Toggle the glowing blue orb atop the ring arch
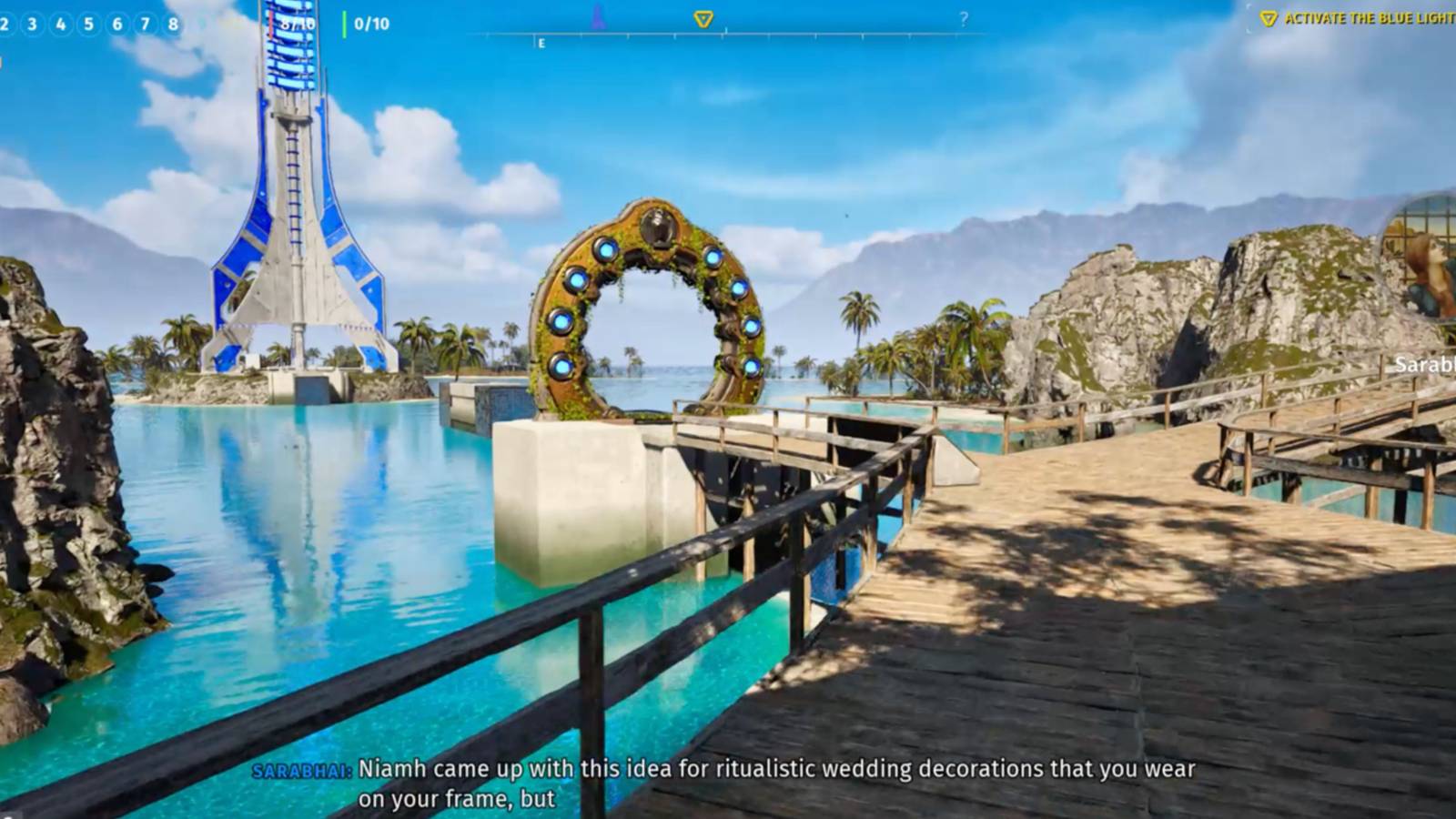 pos(607,251)
